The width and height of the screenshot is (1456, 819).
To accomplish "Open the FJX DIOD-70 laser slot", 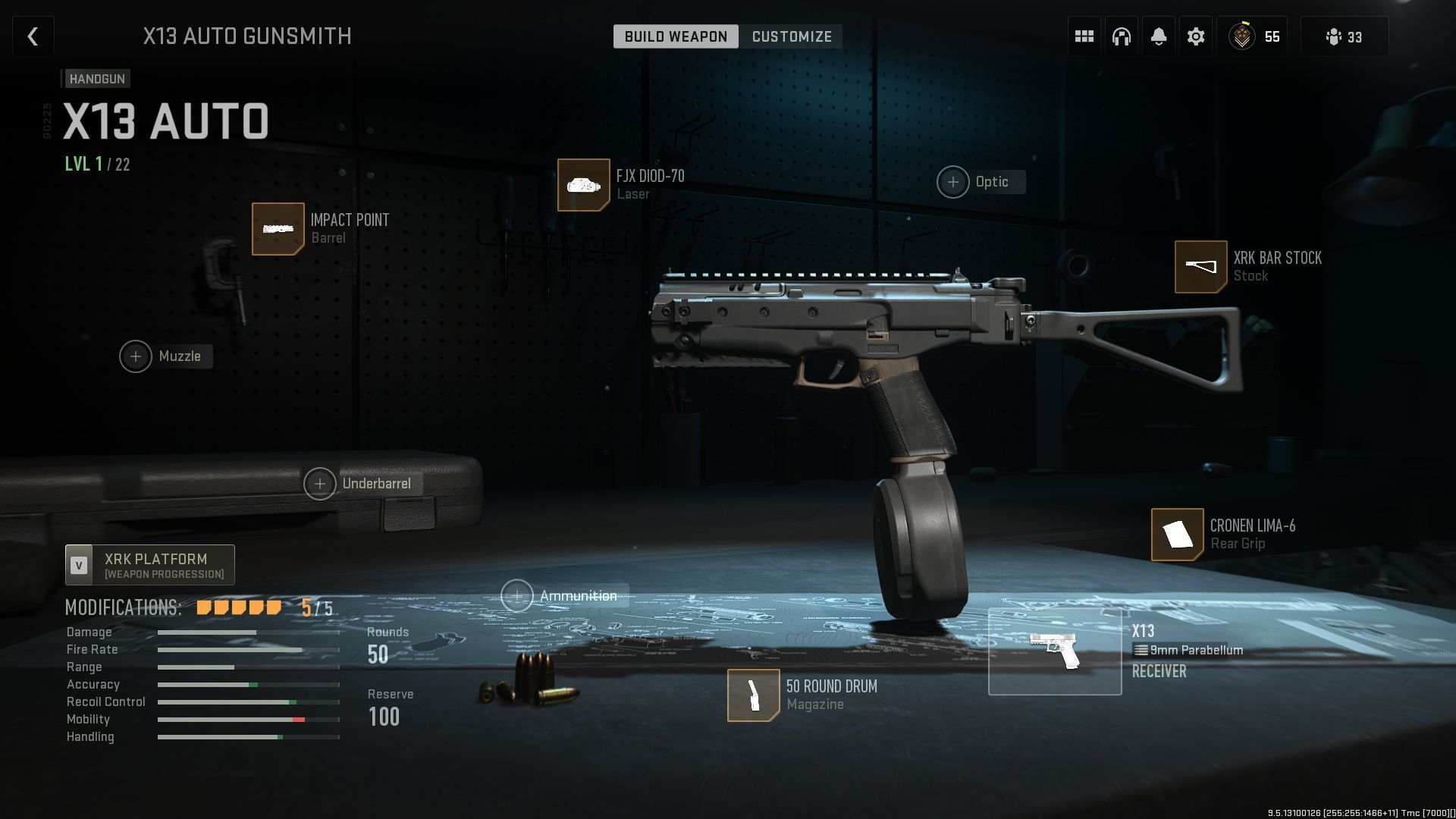I will click(x=584, y=184).
